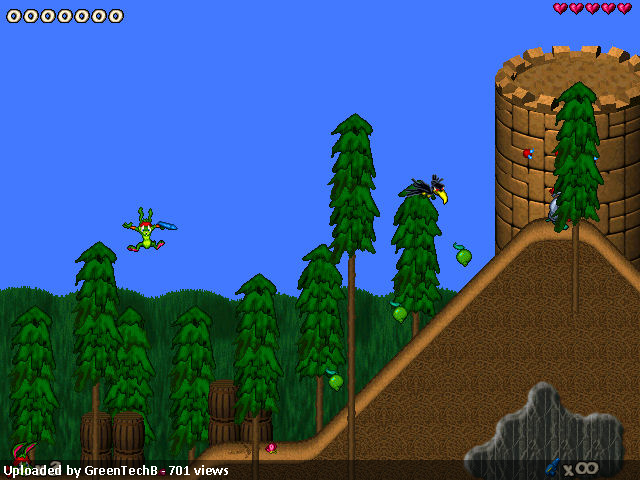The height and width of the screenshot is (480, 640).
Task: Open the GreenTechB uploader caption
Action: (116, 470)
